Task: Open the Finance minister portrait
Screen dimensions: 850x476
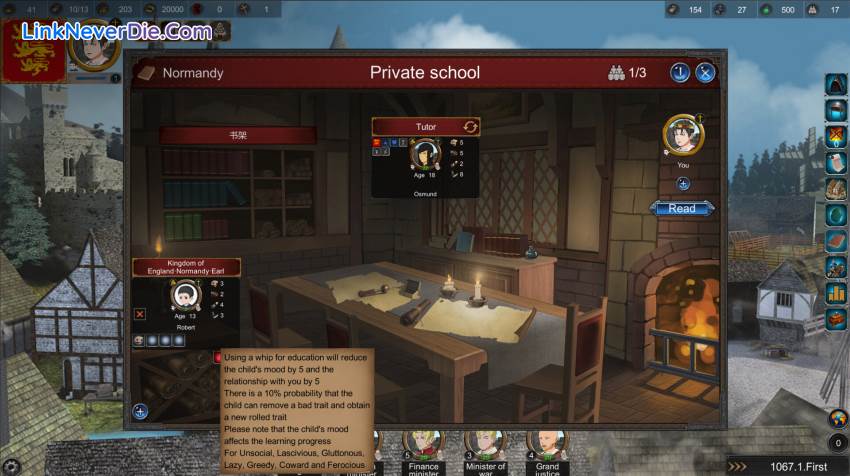Action: point(423,443)
